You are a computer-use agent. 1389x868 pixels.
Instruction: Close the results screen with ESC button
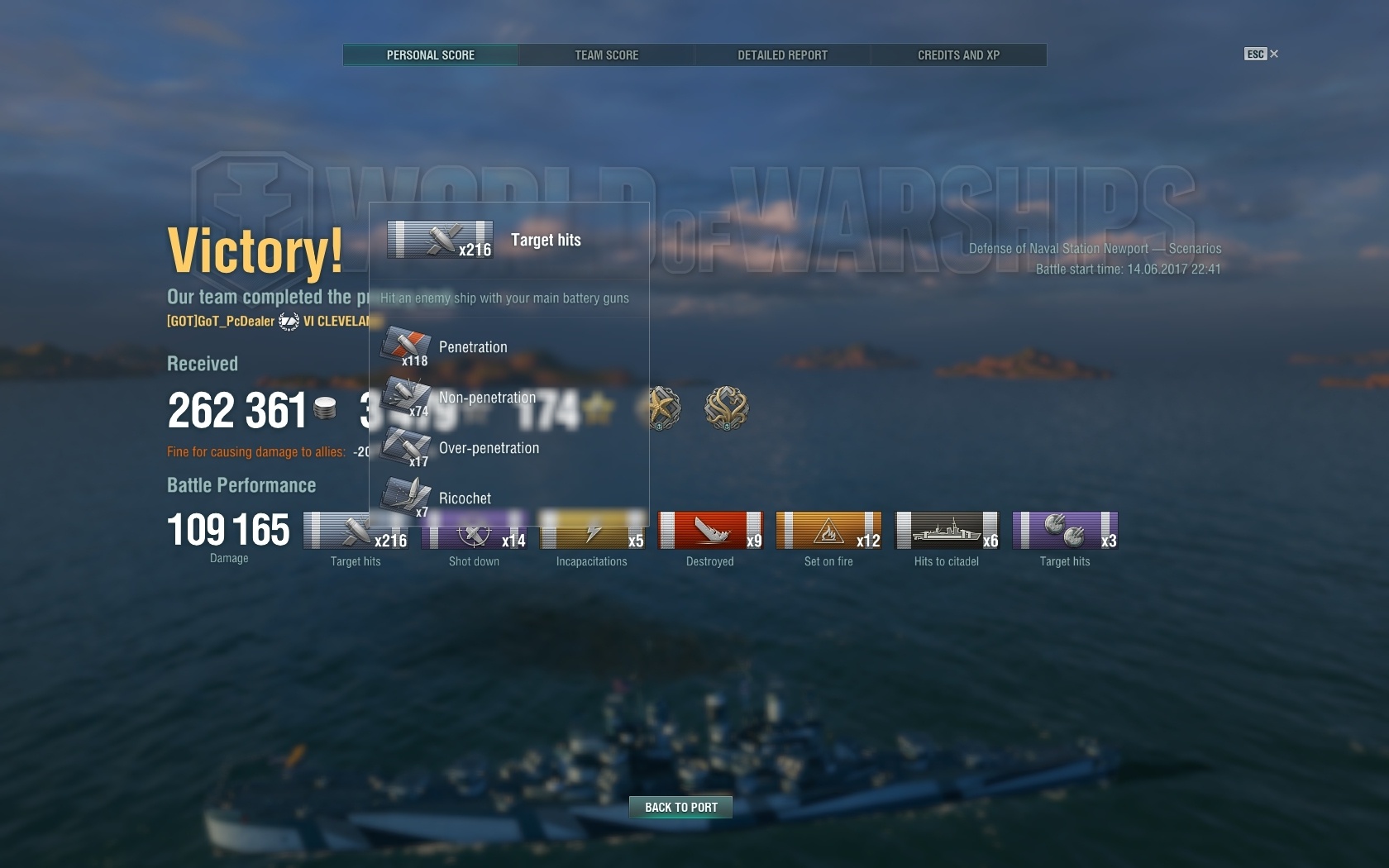click(1261, 54)
